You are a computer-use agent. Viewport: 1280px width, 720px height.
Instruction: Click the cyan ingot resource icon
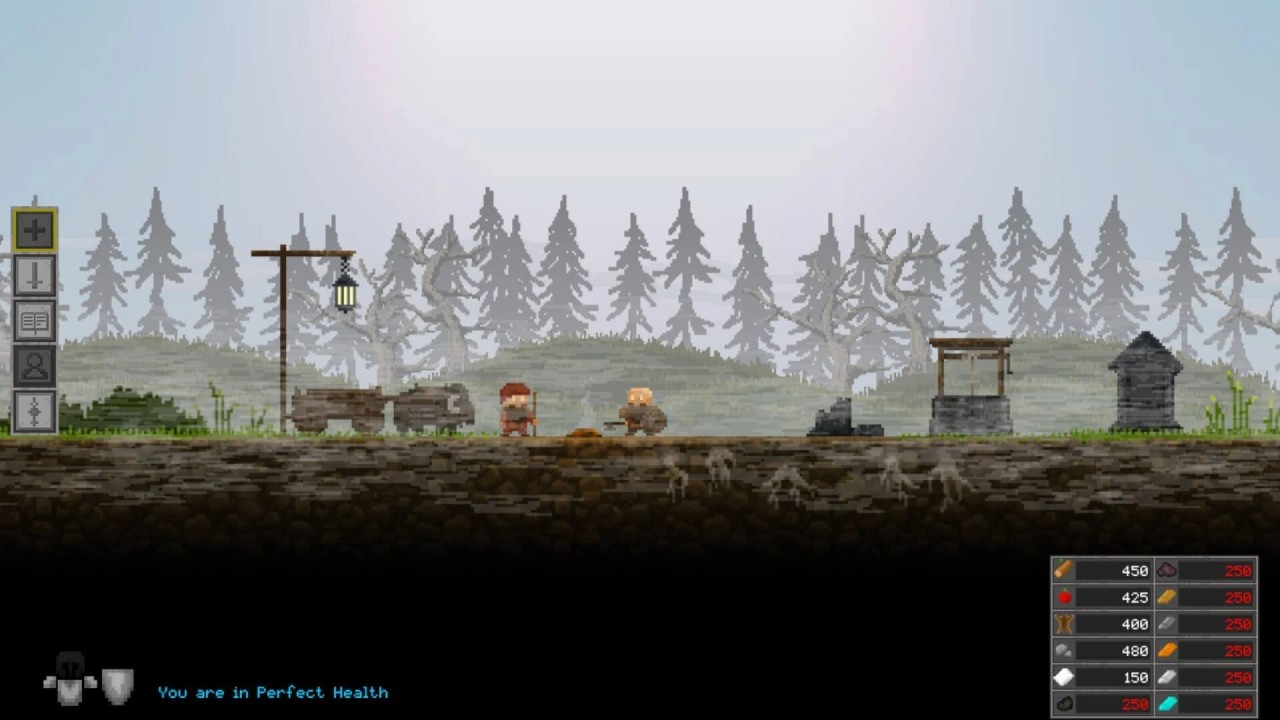point(1166,704)
